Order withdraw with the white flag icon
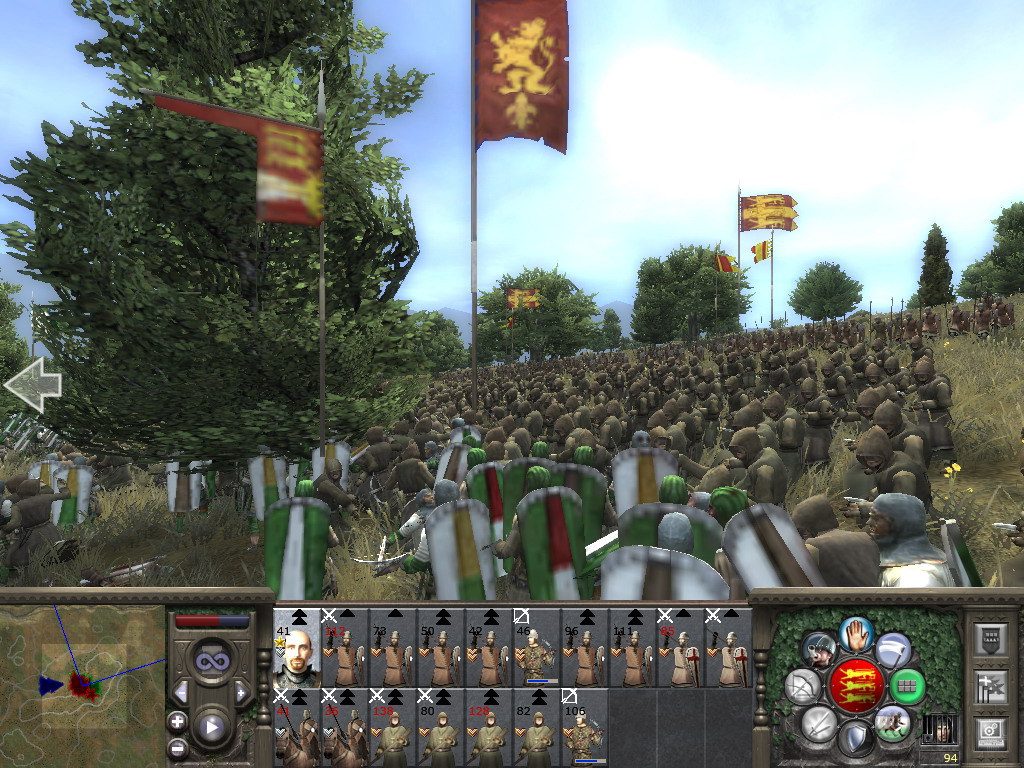 [x=892, y=650]
